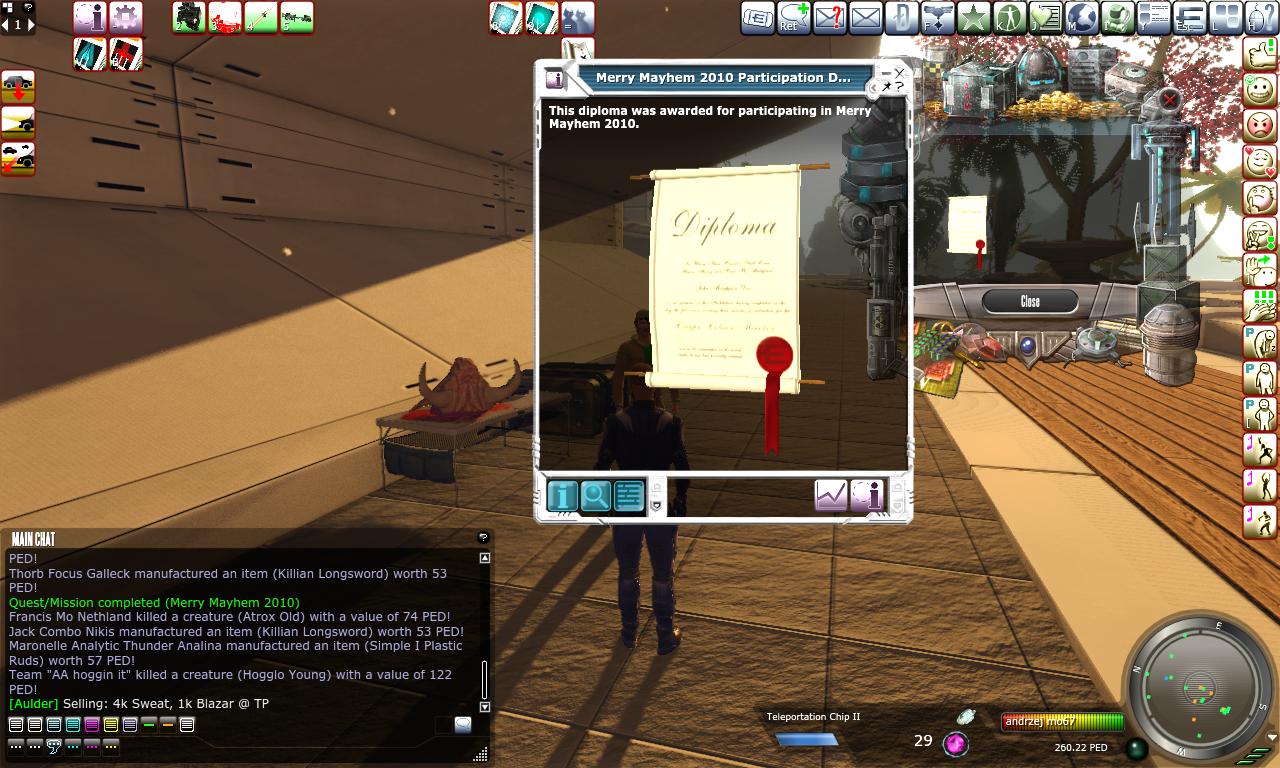Open the human figure character icon

pos(1009,18)
